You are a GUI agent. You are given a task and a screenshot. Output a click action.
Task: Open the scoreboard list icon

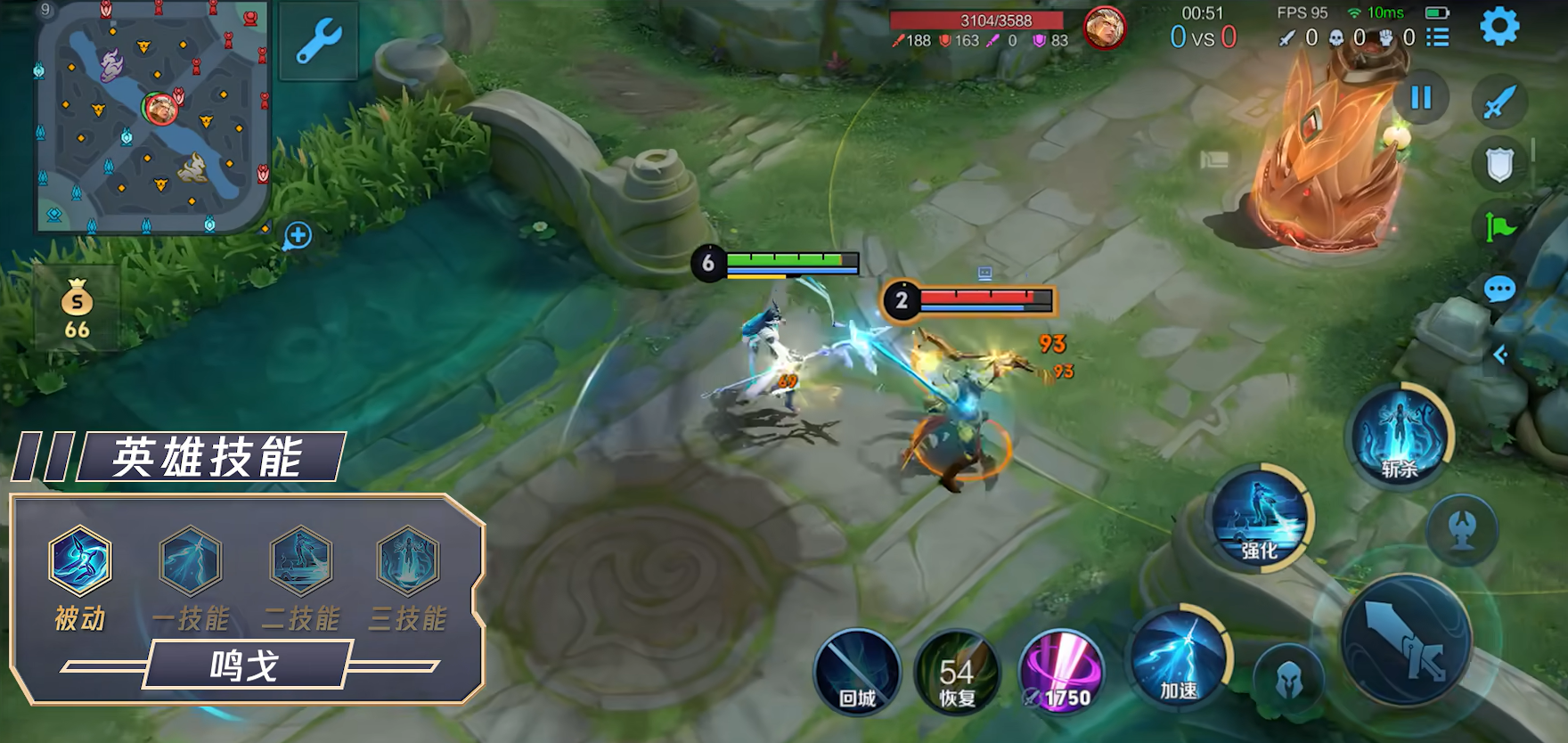[x=1437, y=37]
